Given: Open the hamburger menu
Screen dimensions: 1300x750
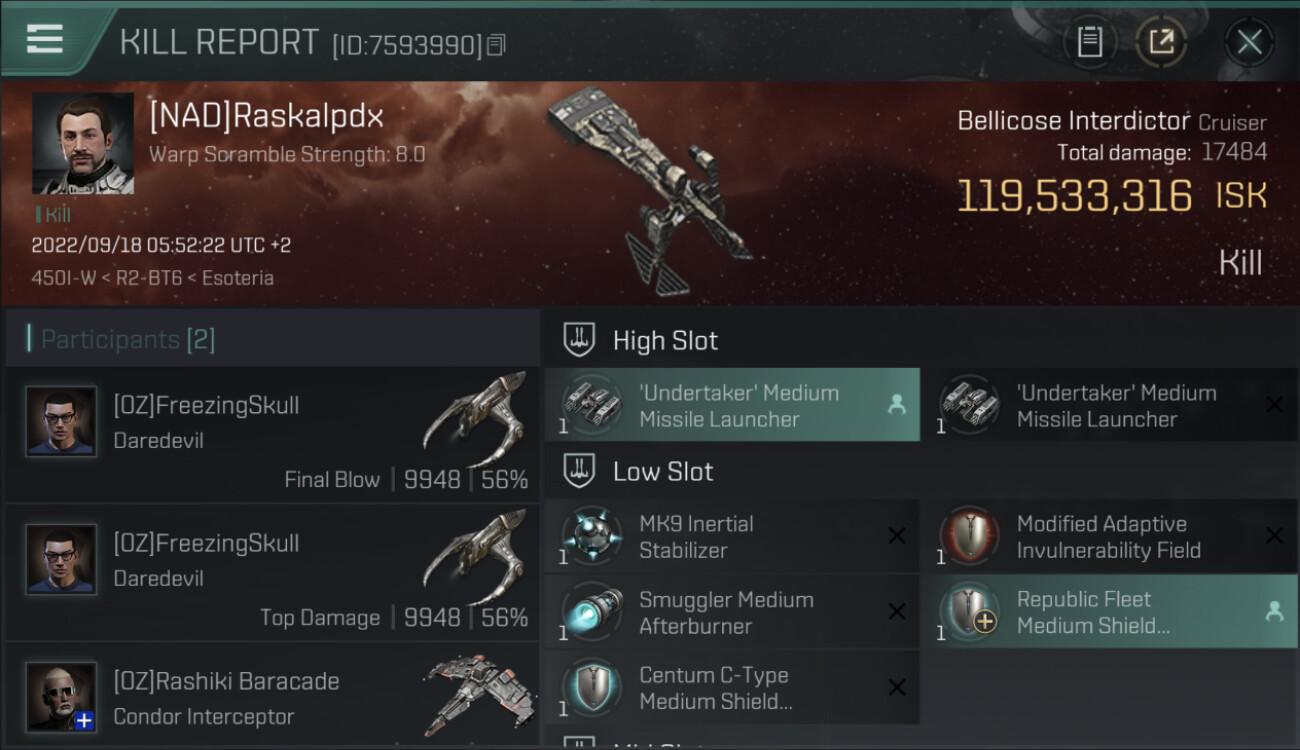Looking at the screenshot, I should (x=45, y=39).
